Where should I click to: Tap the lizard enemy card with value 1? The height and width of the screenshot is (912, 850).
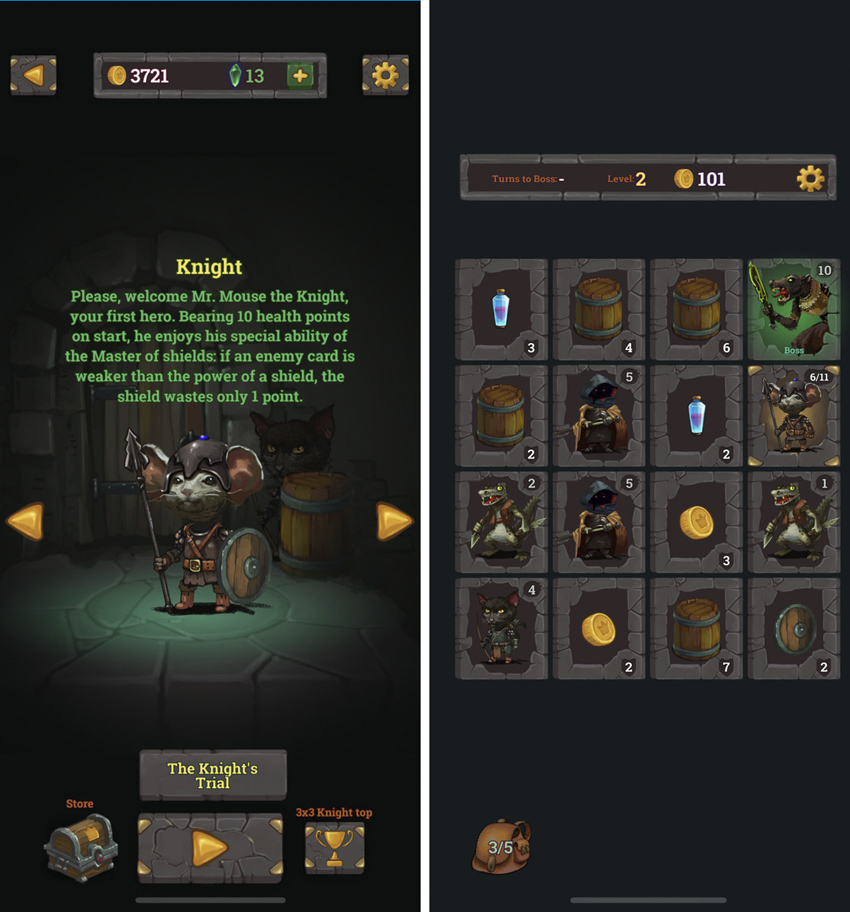click(x=794, y=522)
